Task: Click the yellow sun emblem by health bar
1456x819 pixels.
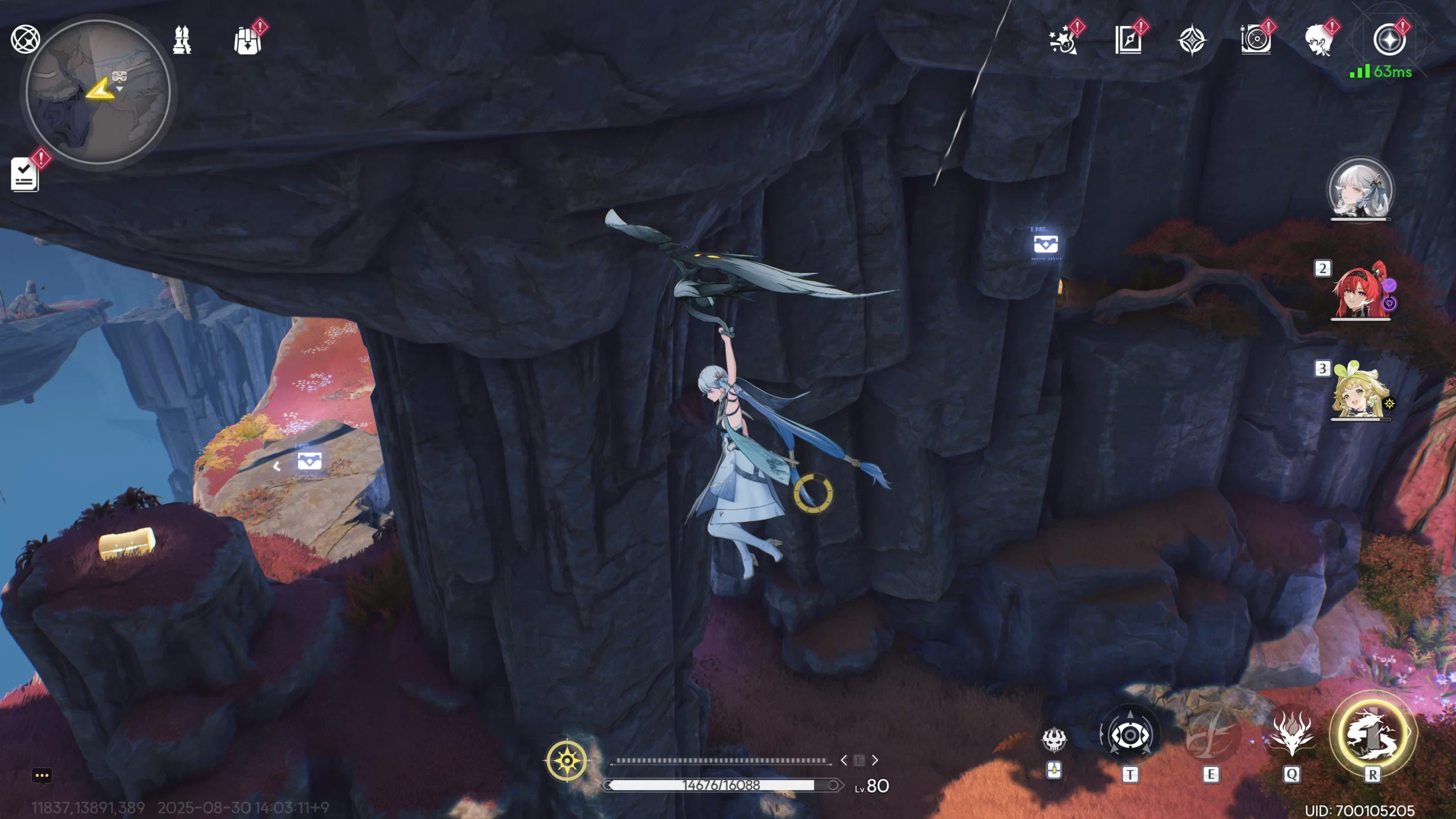Action: (x=567, y=760)
